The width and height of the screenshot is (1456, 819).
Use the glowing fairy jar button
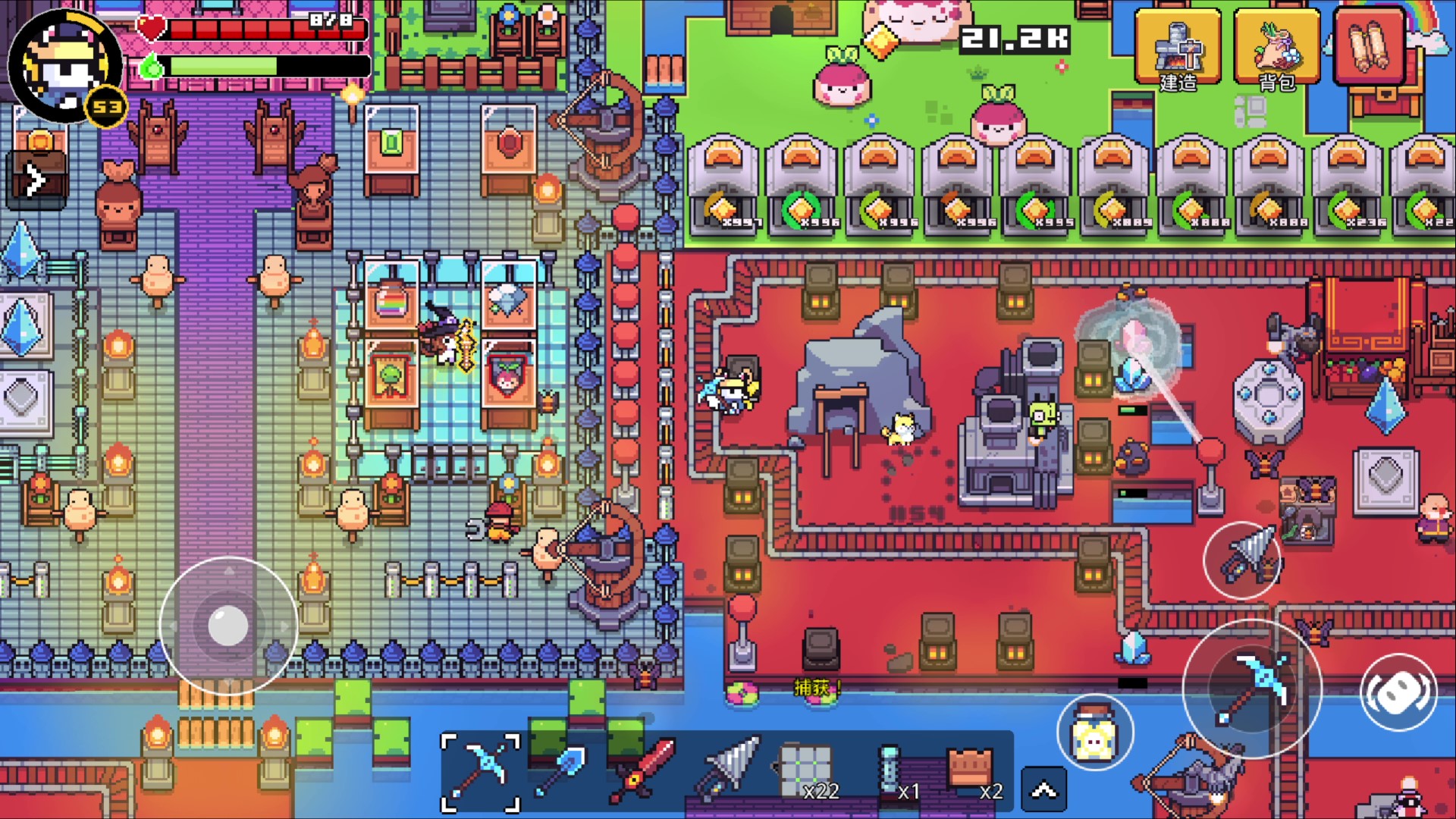[x=1094, y=733]
